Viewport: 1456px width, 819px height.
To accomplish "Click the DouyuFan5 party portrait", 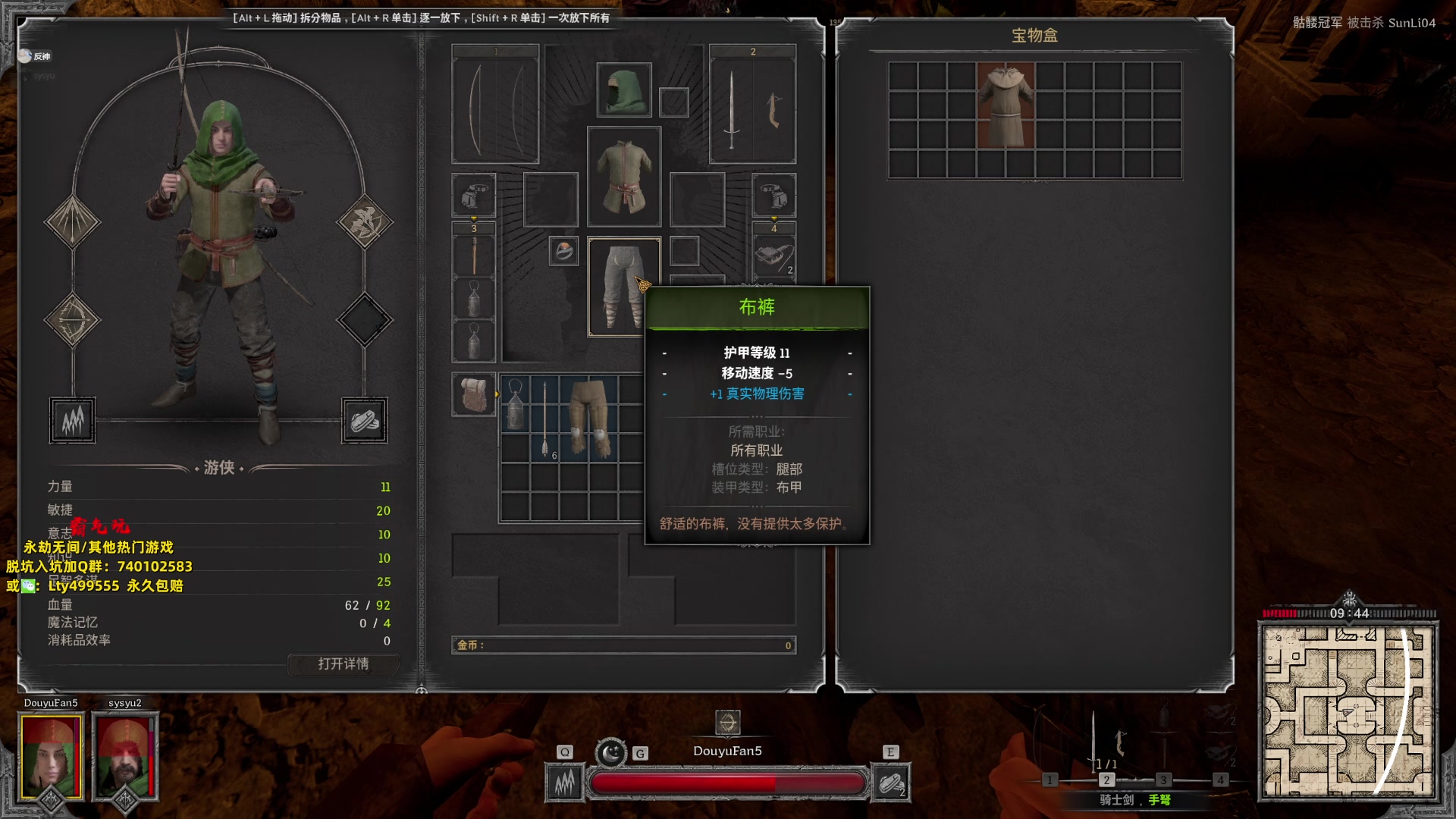I will (51, 756).
